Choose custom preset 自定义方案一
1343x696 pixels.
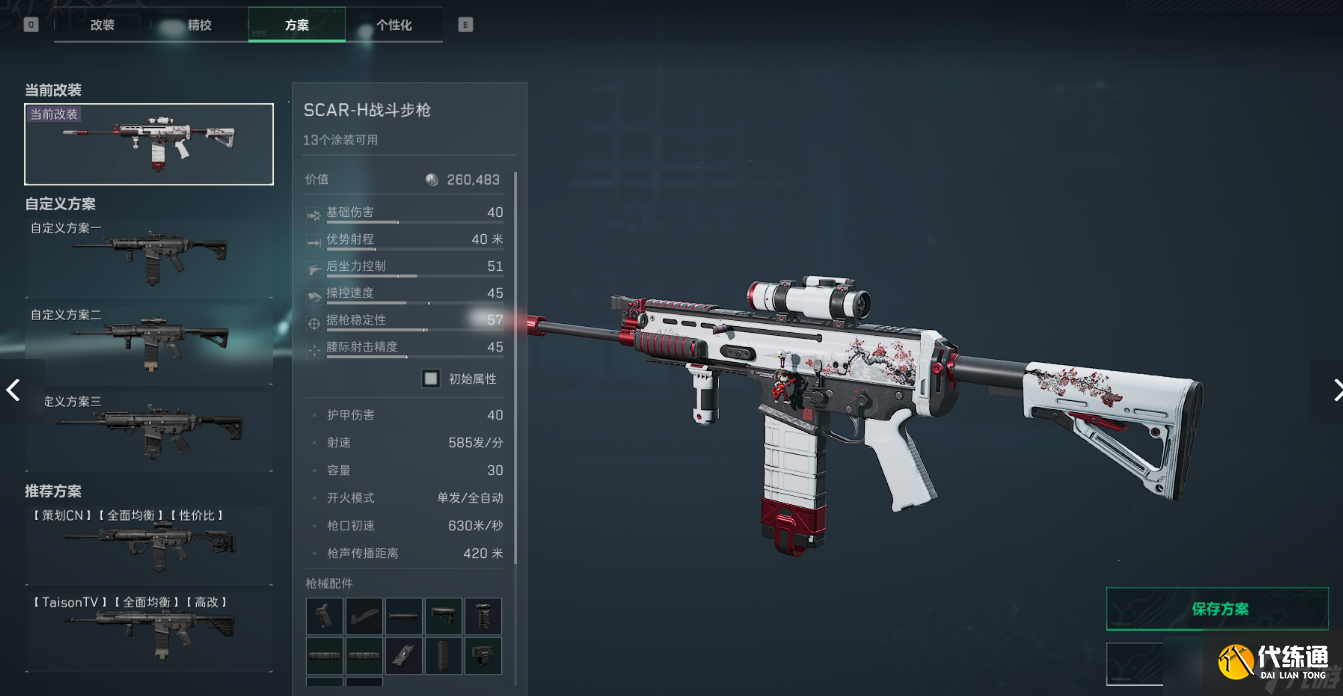pyautogui.click(x=149, y=256)
